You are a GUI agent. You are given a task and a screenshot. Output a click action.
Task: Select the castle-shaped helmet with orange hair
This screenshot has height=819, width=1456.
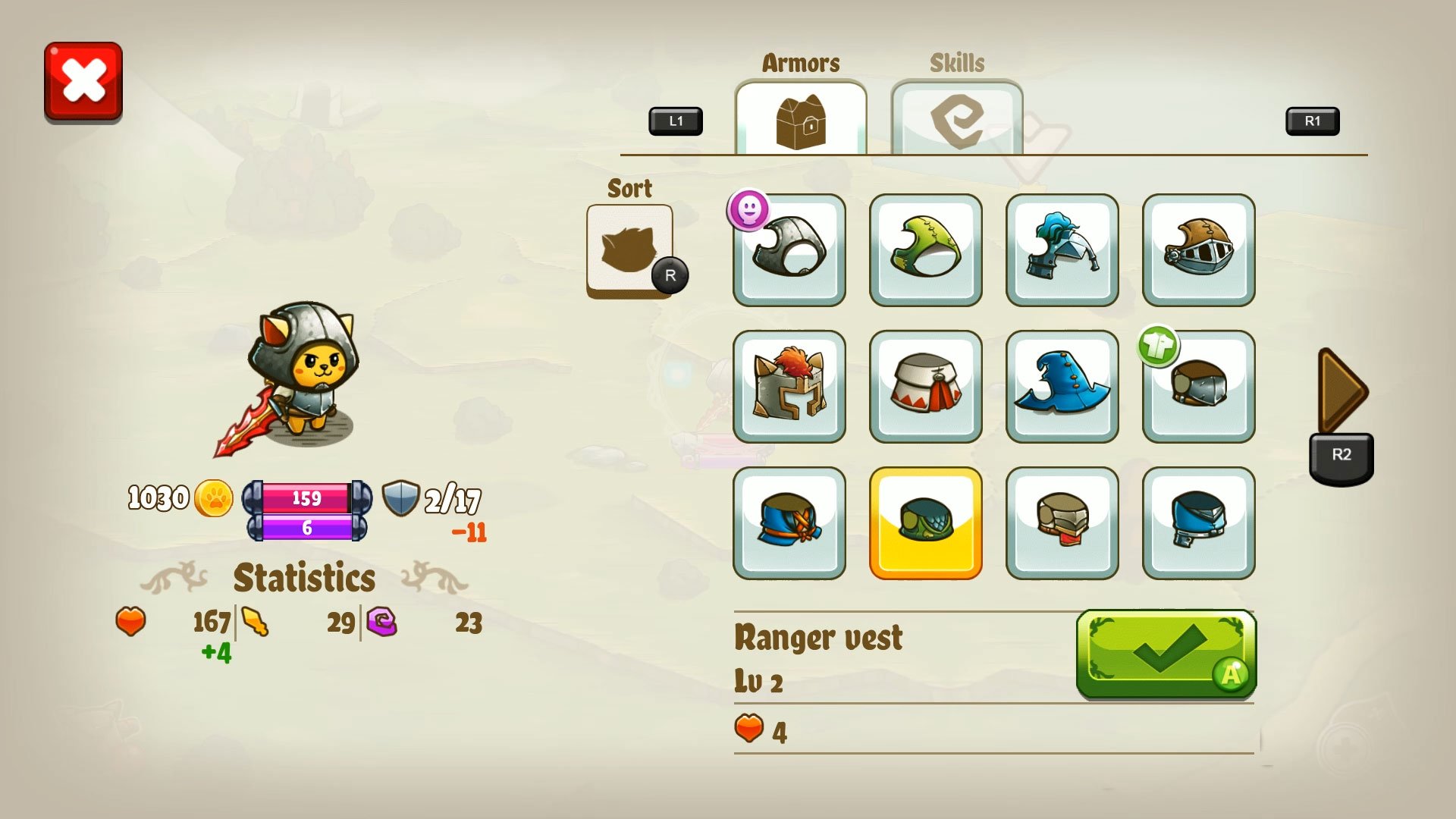(789, 388)
